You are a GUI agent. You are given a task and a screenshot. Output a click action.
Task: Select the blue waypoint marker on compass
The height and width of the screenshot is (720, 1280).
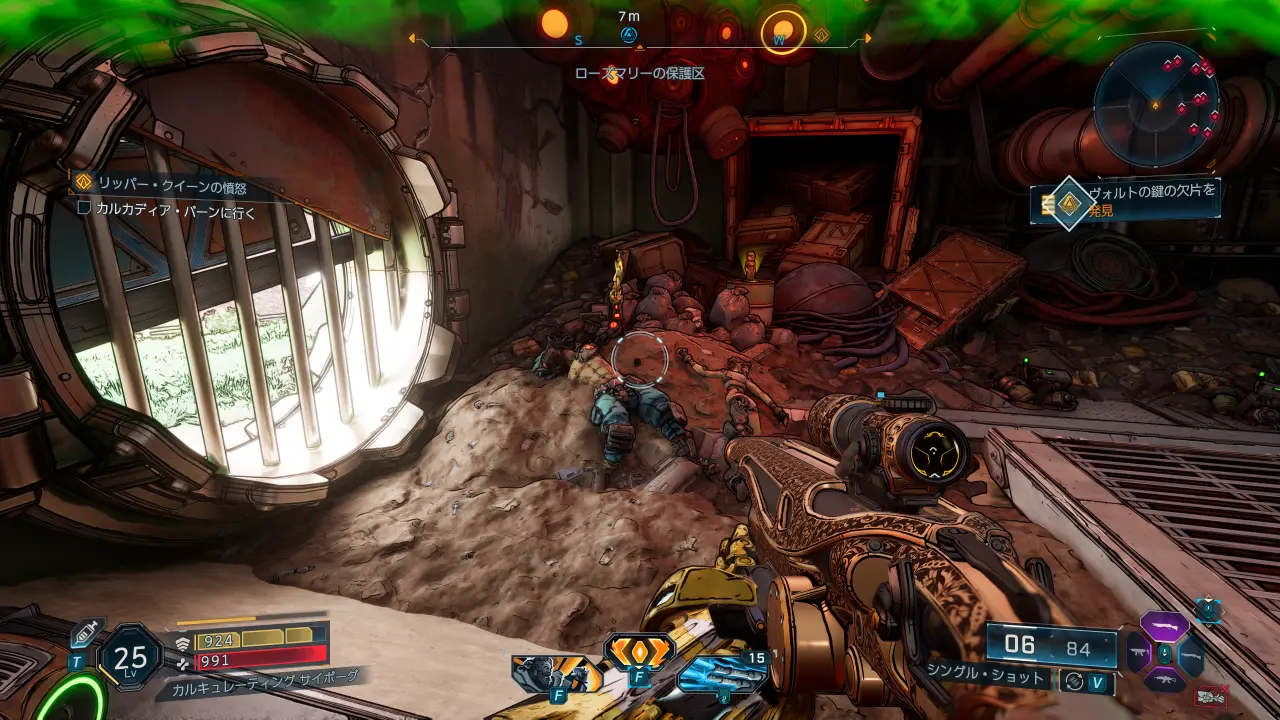tap(629, 35)
